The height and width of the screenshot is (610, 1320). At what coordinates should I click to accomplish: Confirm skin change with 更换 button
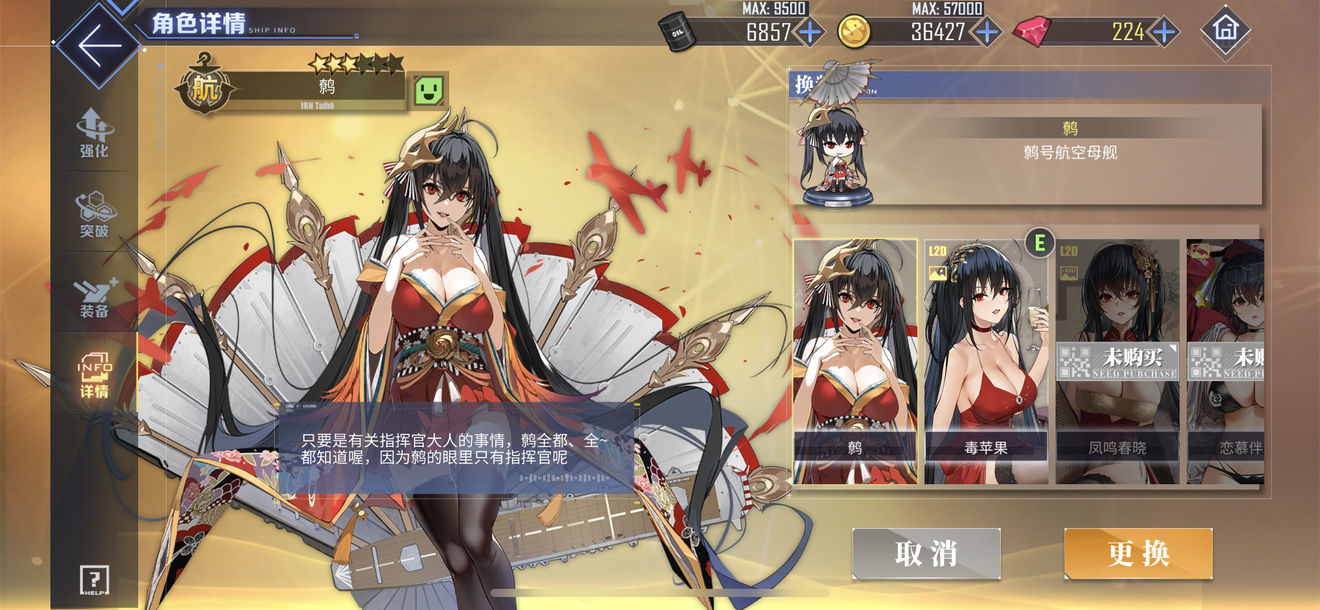tap(1138, 553)
